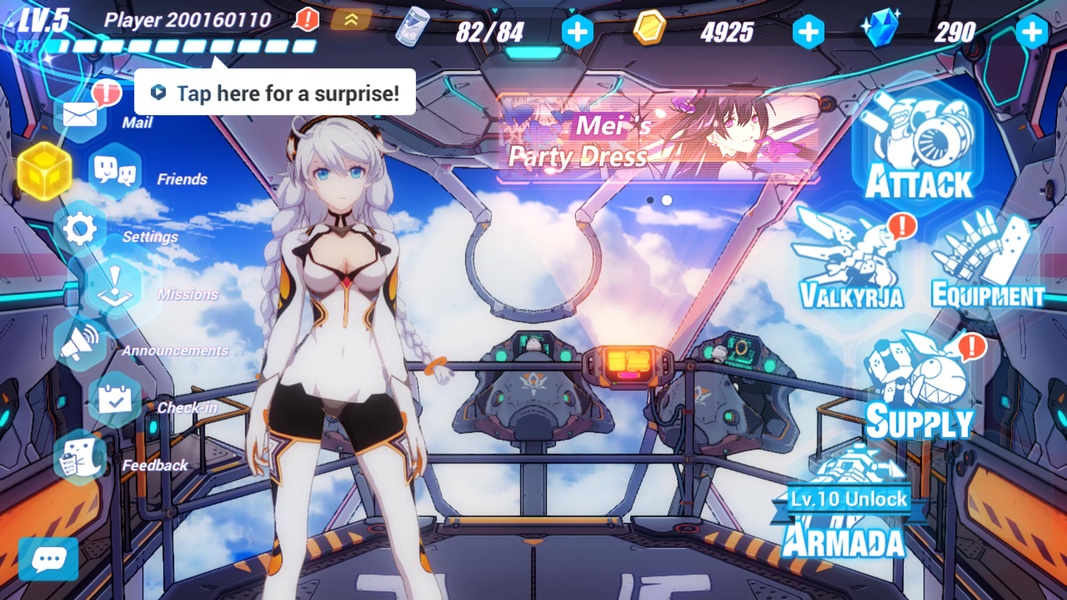
Task: Open Mei's Party Dress banner
Action: [x=659, y=139]
